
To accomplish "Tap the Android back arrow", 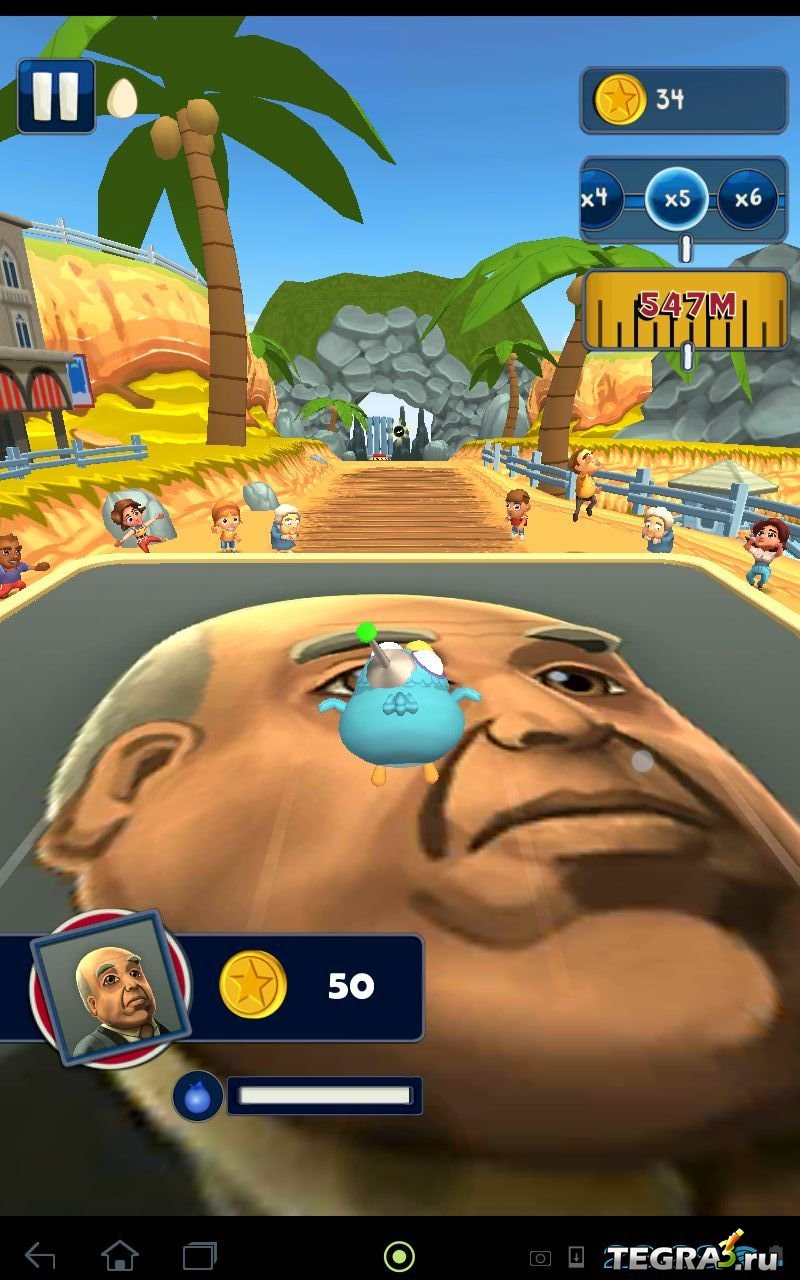I will 40,1255.
